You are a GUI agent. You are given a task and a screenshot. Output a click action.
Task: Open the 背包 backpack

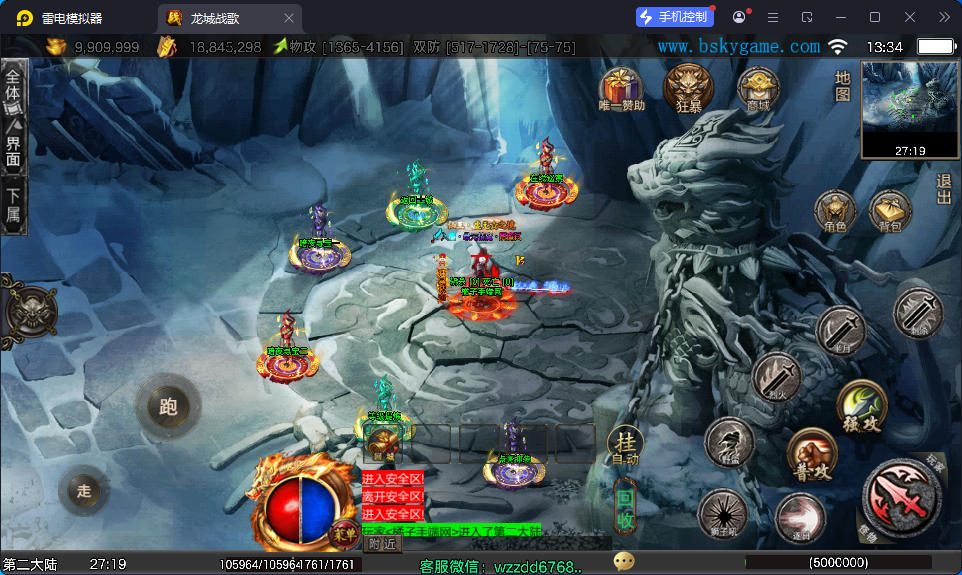[x=889, y=211]
